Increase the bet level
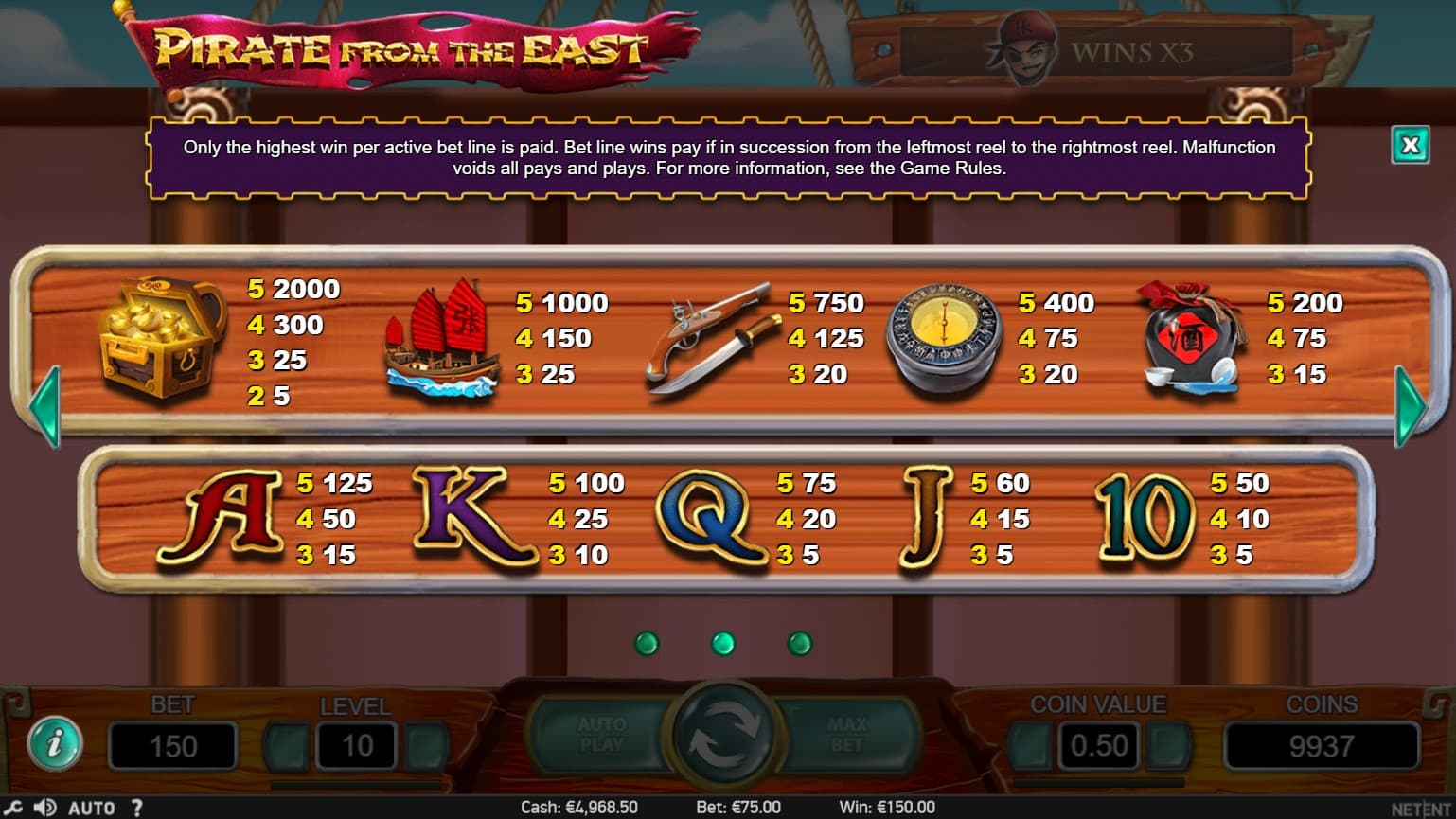The width and height of the screenshot is (1456, 819). pos(426,746)
